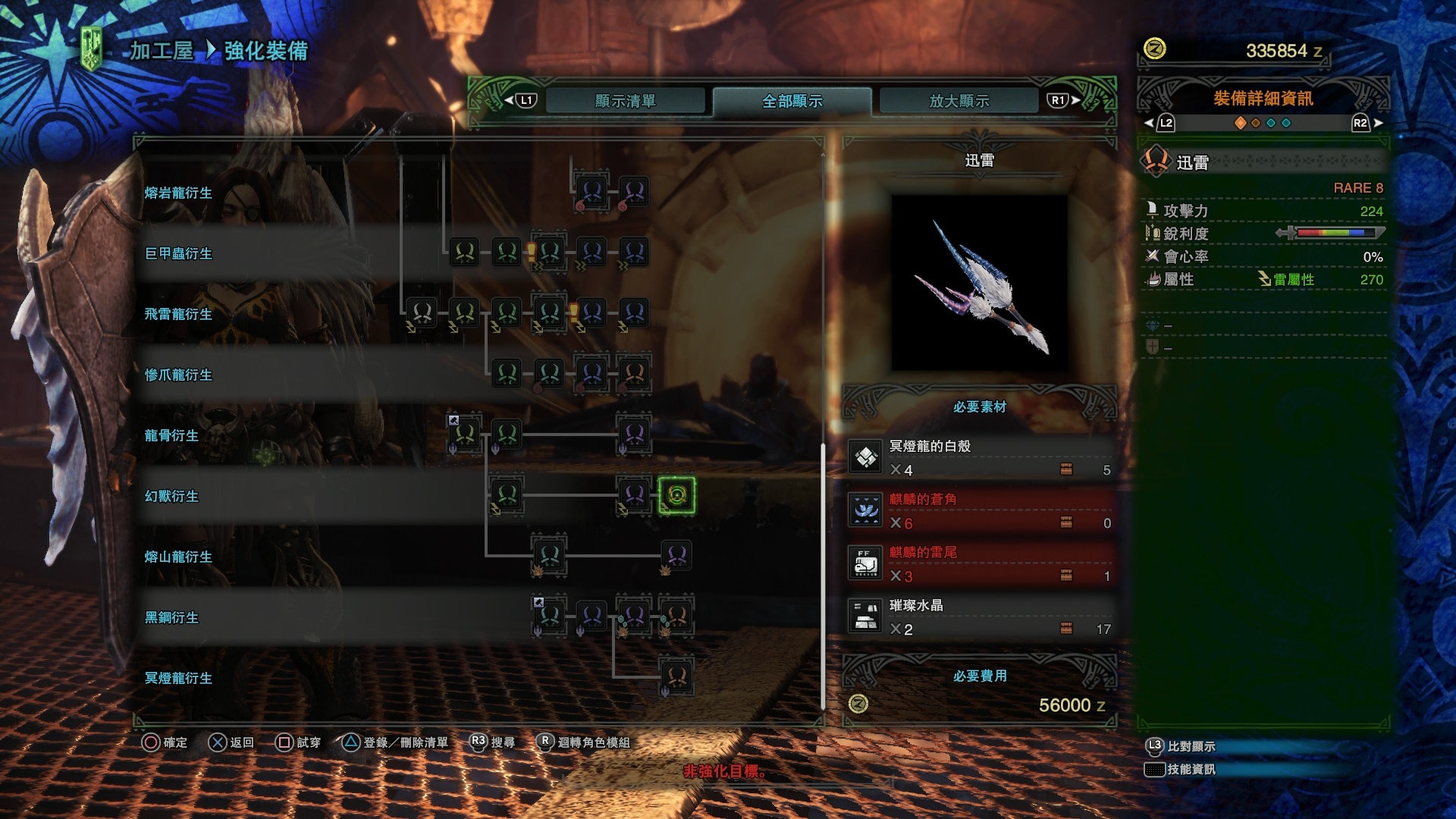This screenshot has width=1456, height=819.
Task: Click the 迅雷 weapon preview image
Action: 979,283
